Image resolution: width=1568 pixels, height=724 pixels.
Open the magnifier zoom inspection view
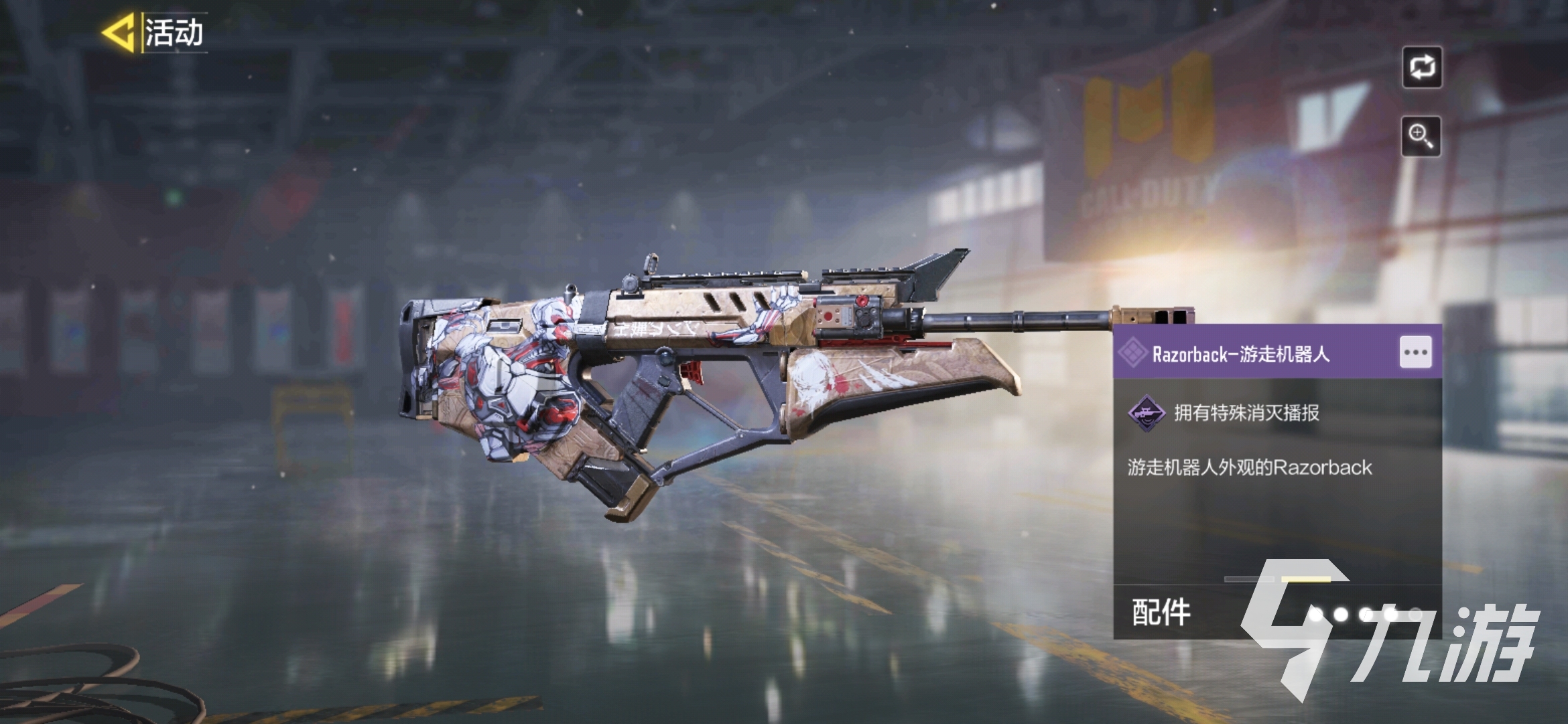click(1421, 136)
